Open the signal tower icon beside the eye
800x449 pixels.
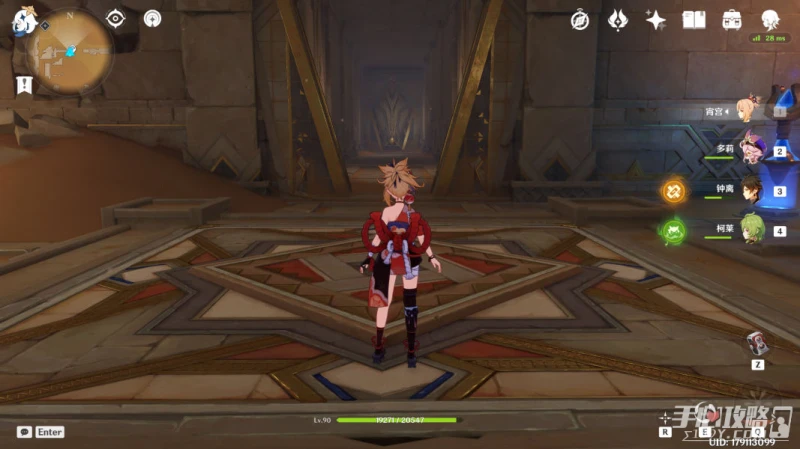pyautogui.click(x=152, y=18)
